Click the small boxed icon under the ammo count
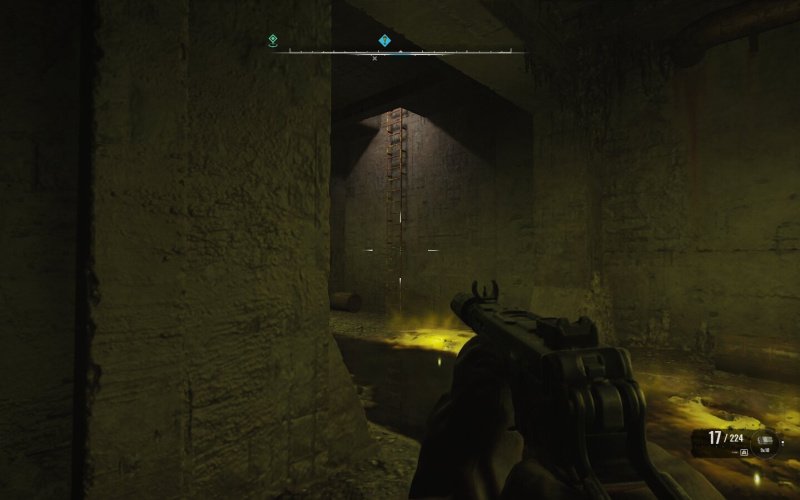The height and width of the screenshot is (500, 800). click(744, 452)
